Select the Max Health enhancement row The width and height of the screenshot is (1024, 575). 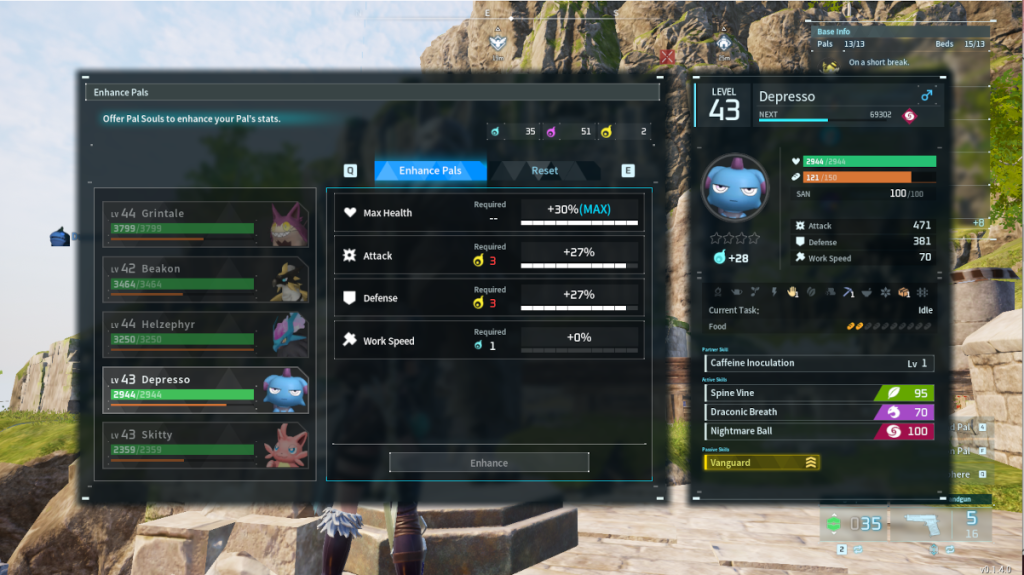pos(489,212)
